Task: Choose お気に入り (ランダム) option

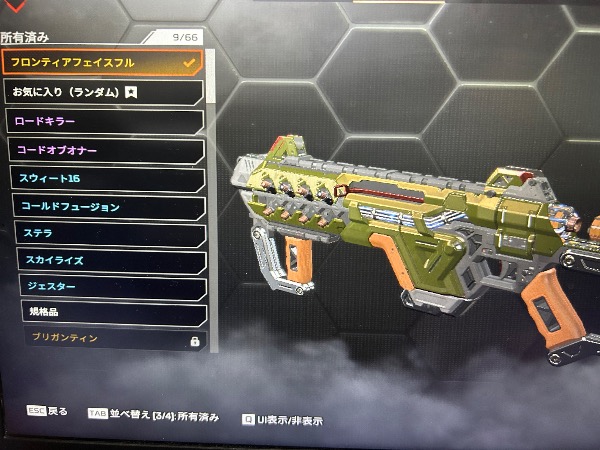Action: (x=100, y=92)
